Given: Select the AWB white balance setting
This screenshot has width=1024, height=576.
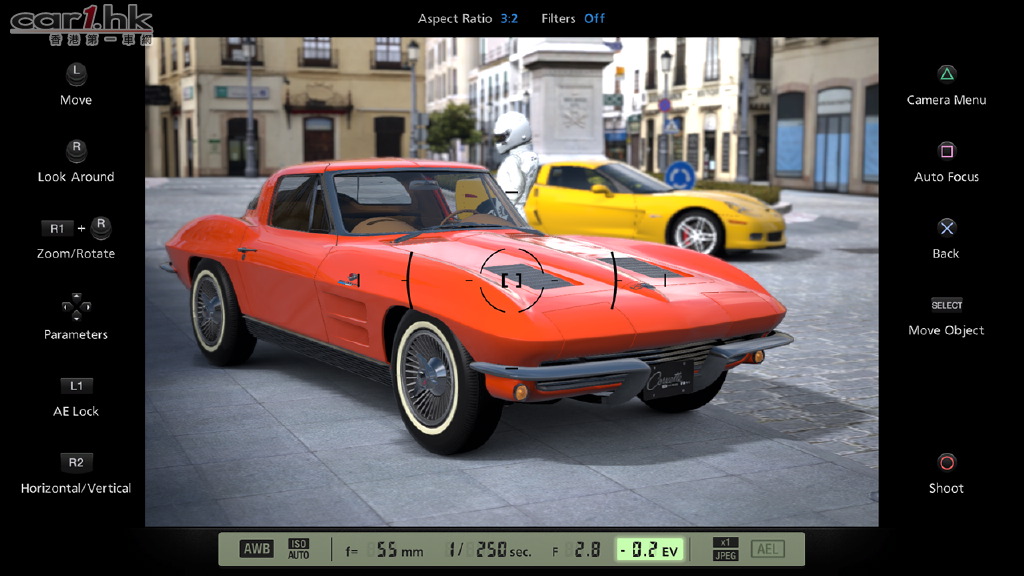Looking at the screenshot, I should (256, 549).
